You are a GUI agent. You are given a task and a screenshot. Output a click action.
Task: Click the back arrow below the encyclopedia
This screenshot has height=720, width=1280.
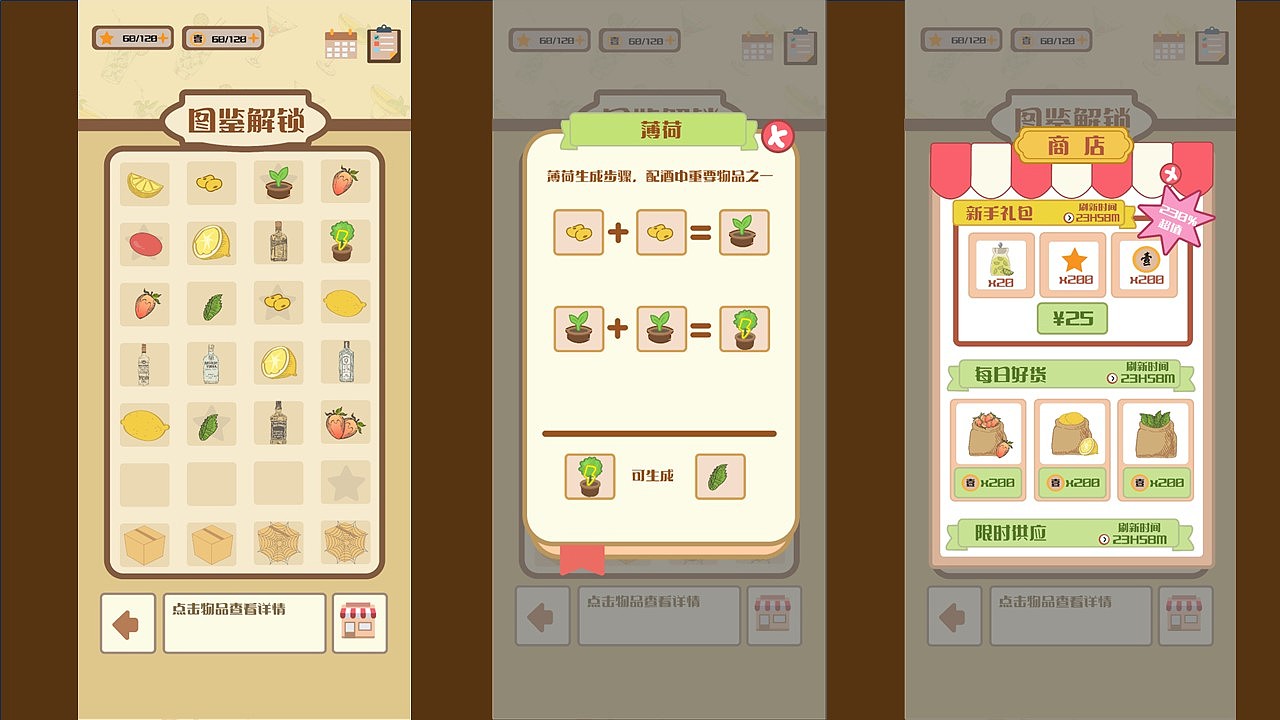click(x=127, y=622)
